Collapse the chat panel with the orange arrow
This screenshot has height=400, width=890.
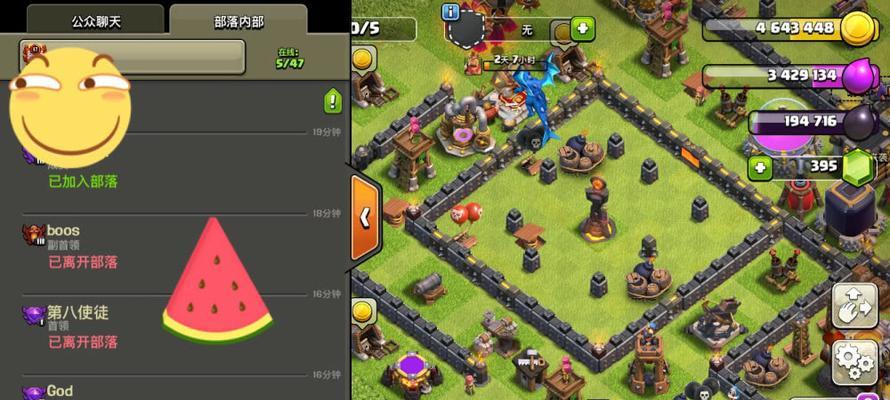[365, 216]
